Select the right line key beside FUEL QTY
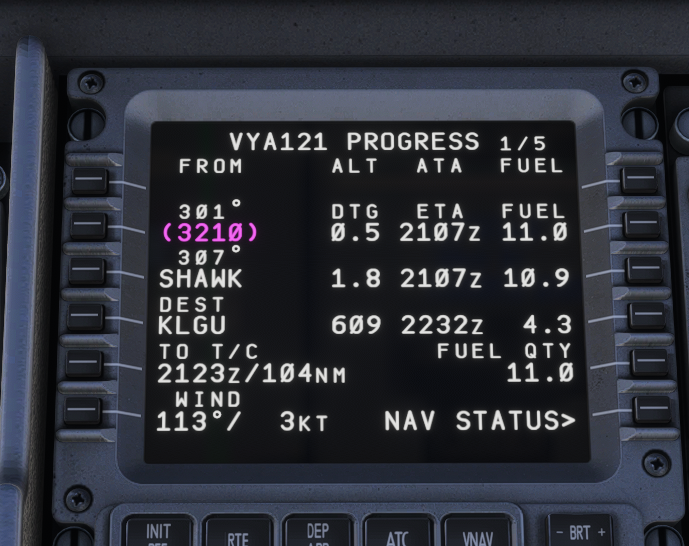This screenshot has width=689, height=546. coord(649,364)
